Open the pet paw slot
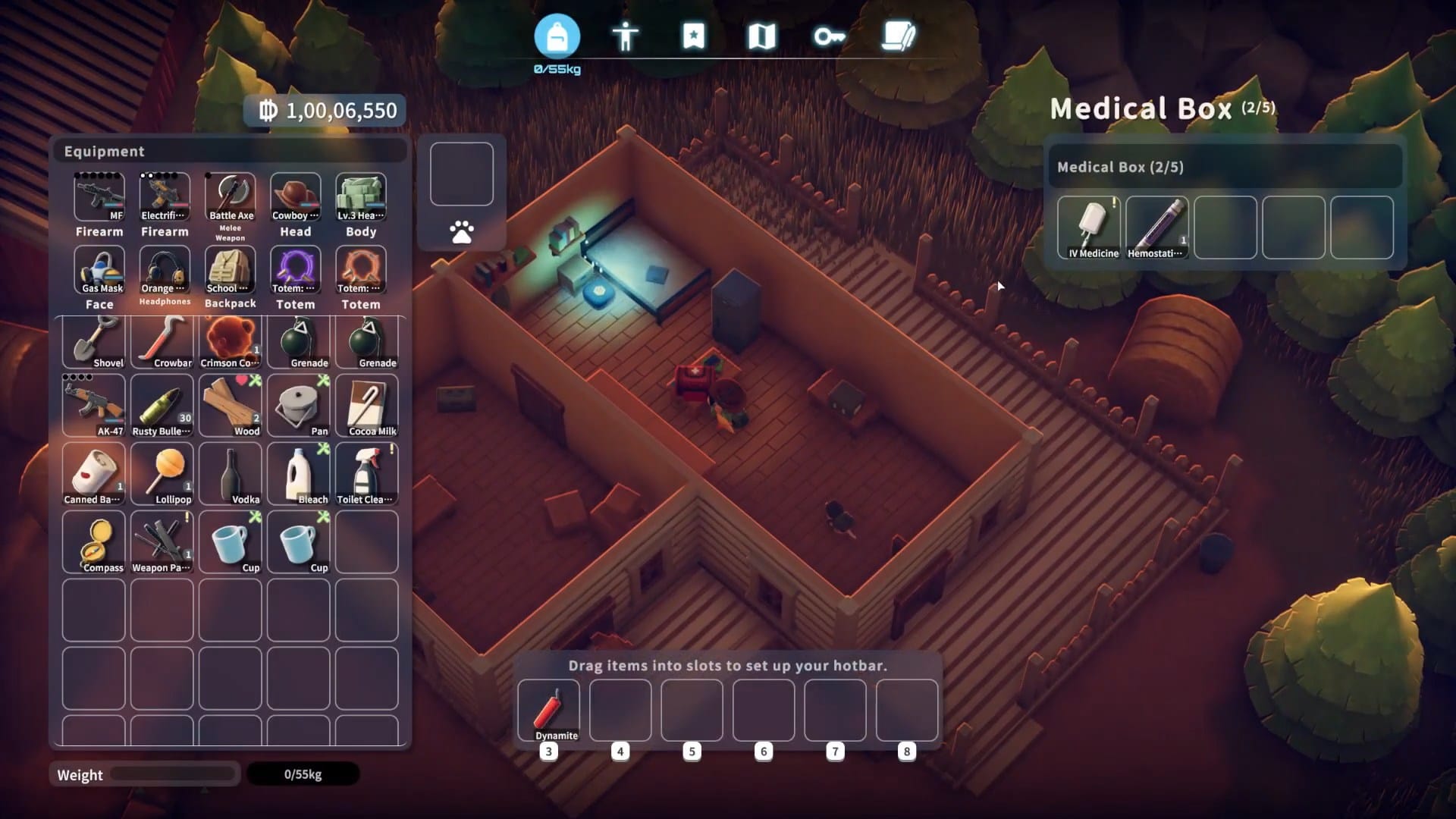This screenshot has height=819, width=1456. coord(461,231)
